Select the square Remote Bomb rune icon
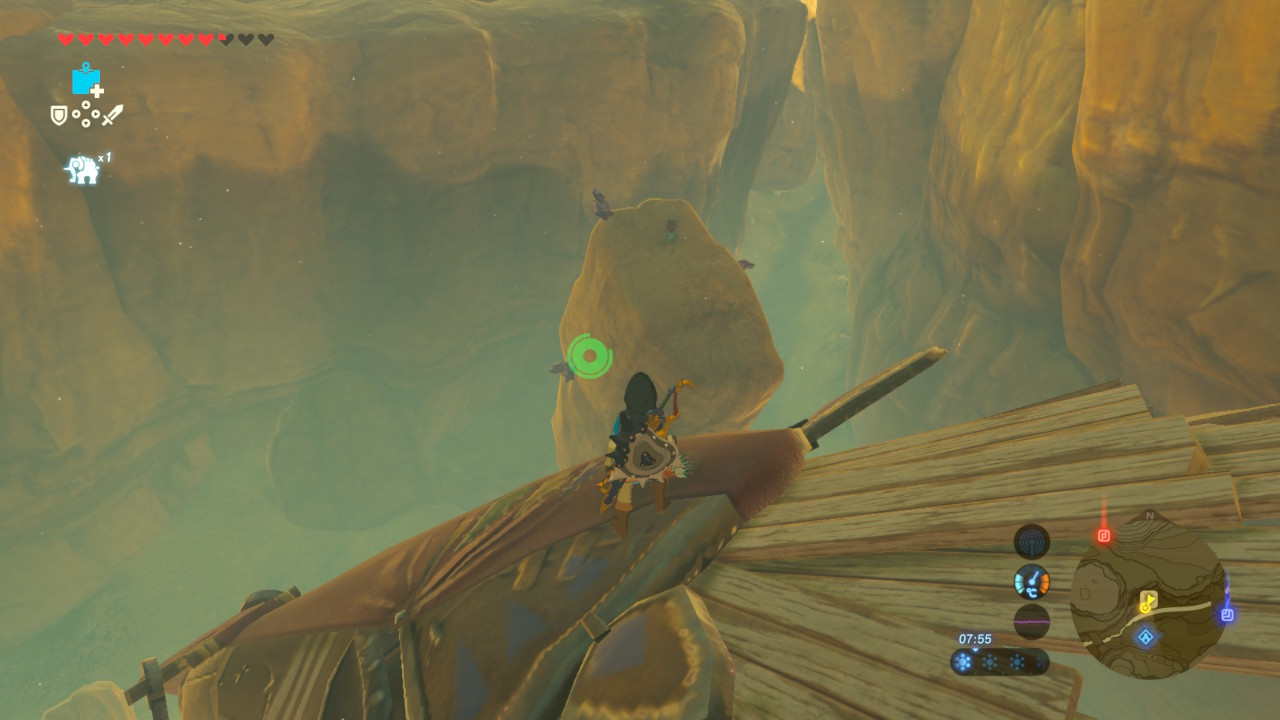Screen dimensions: 1280x720 (x=86, y=80)
